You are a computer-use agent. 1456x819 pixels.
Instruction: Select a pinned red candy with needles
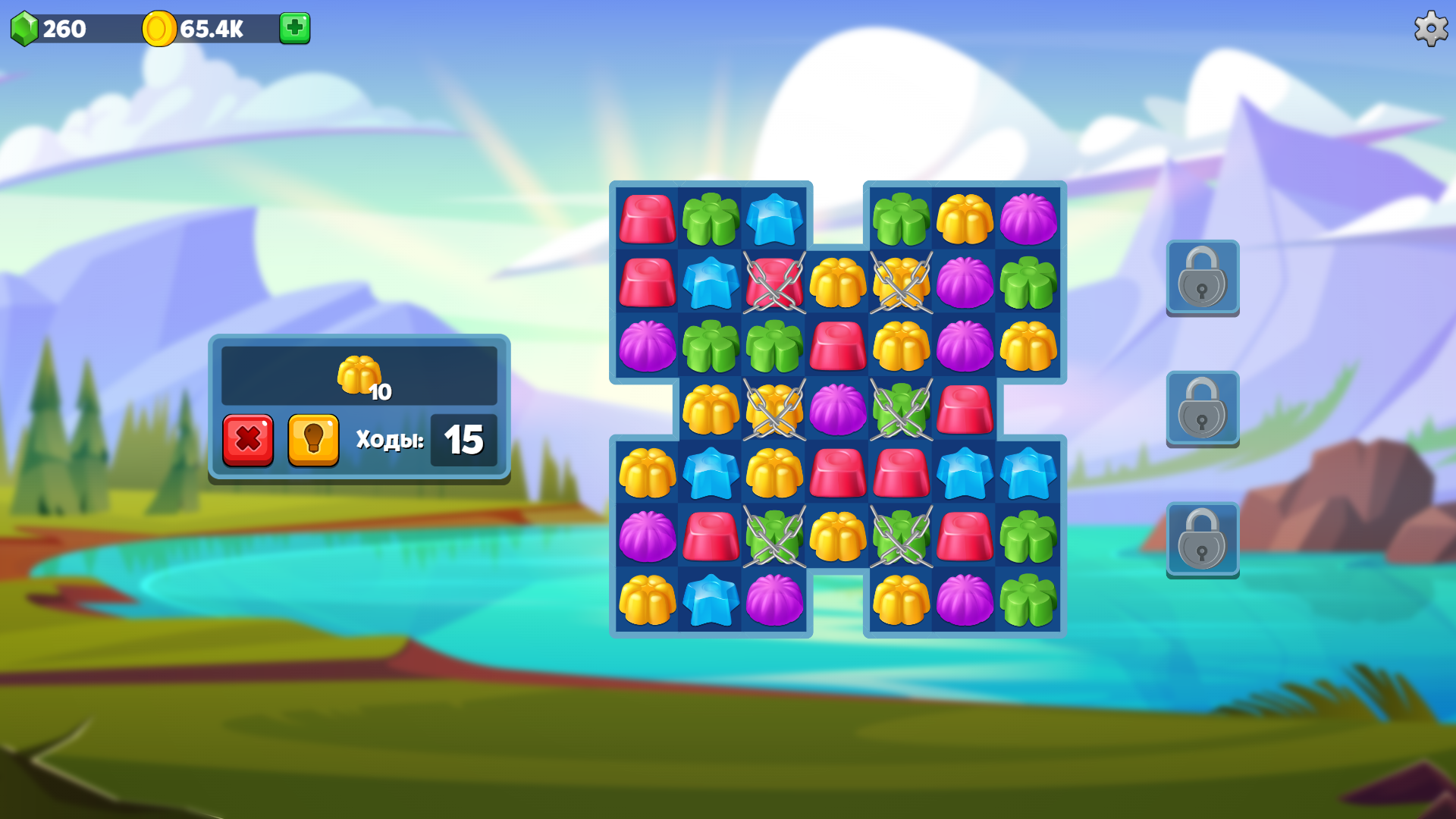tap(773, 284)
